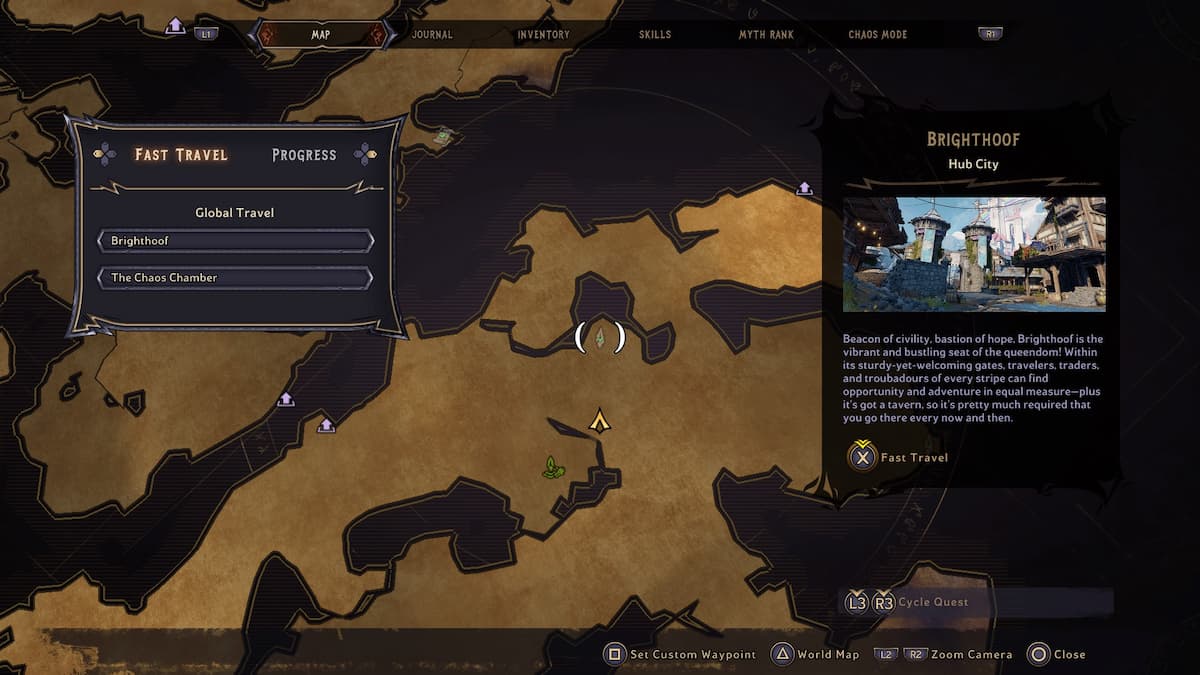Choose The Chaos Chamber travel destination
Image resolution: width=1200 pixels, height=675 pixels.
click(x=235, y=277)
